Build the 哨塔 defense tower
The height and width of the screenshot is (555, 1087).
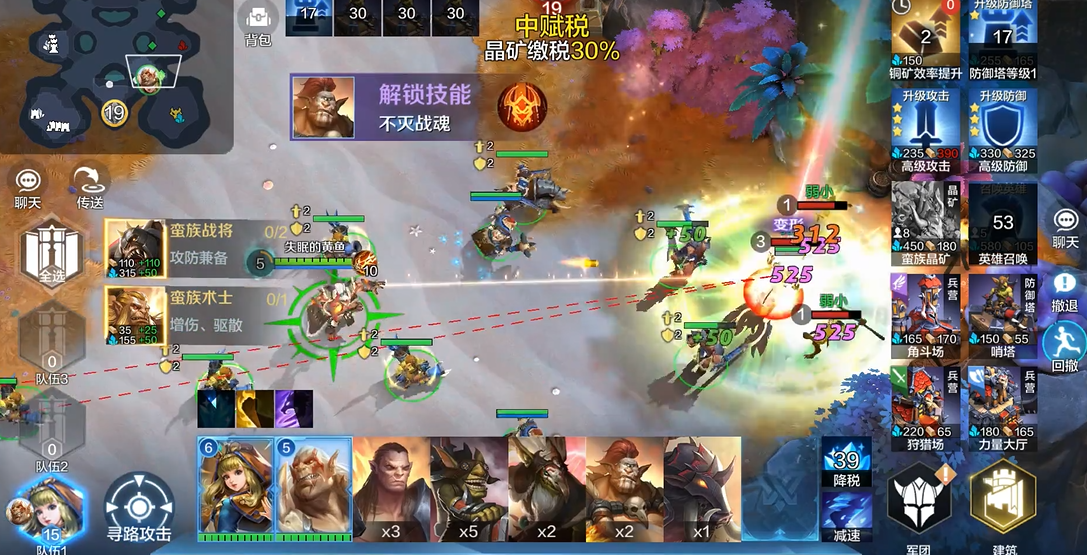point(1003,310)
